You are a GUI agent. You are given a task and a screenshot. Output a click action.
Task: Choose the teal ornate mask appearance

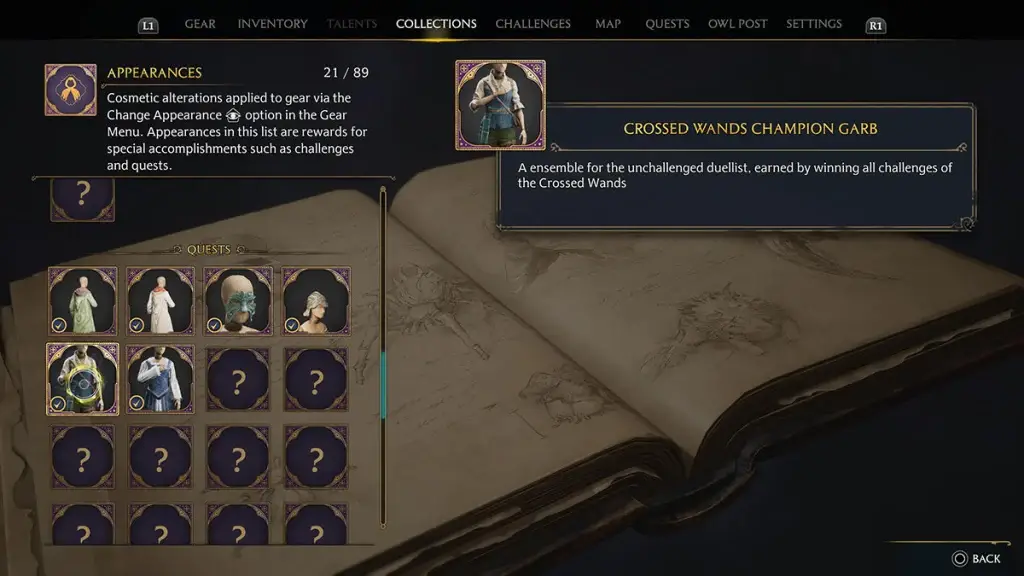238,301
